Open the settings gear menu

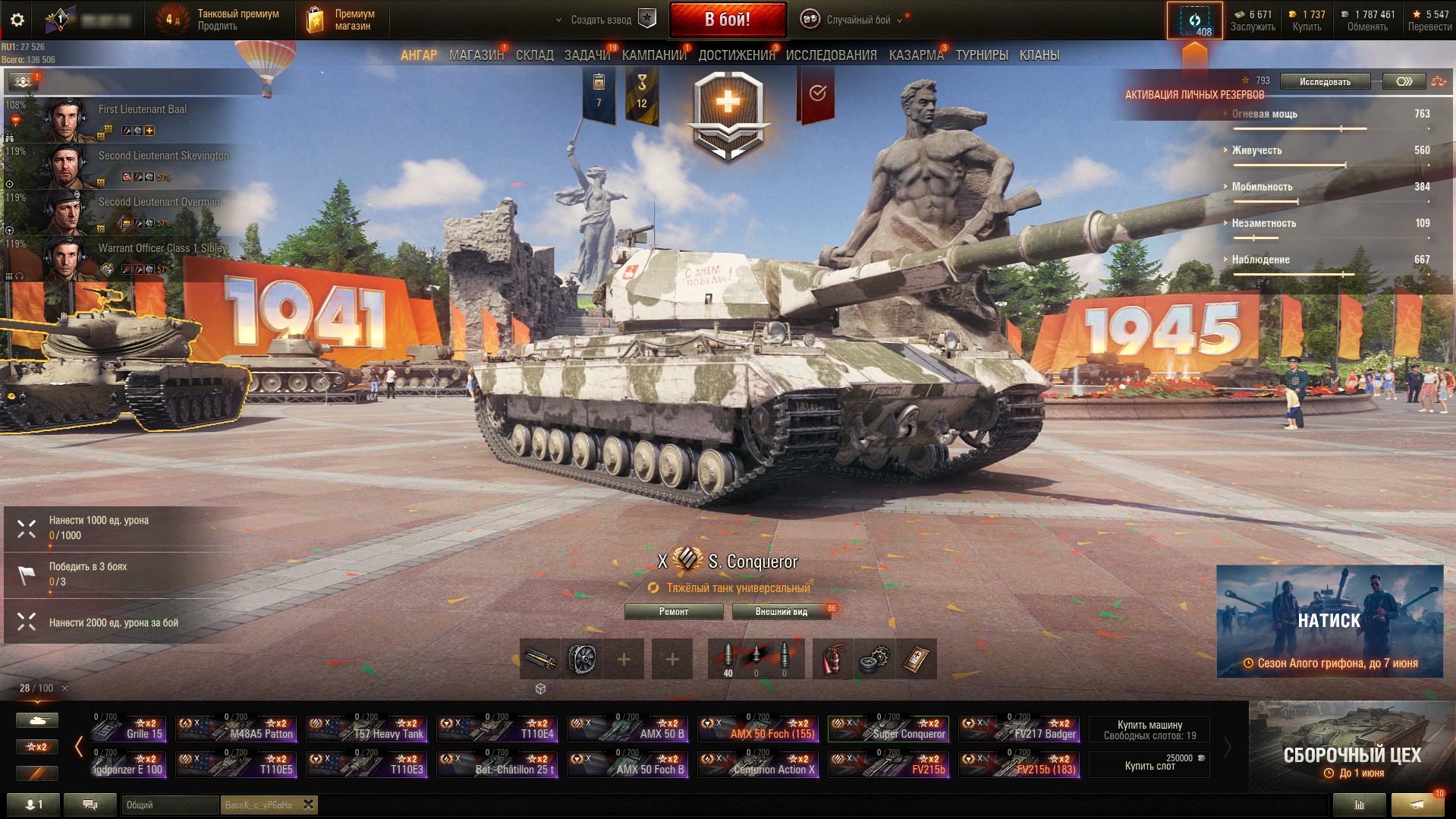pyautogui.click(x=17, y=20)
